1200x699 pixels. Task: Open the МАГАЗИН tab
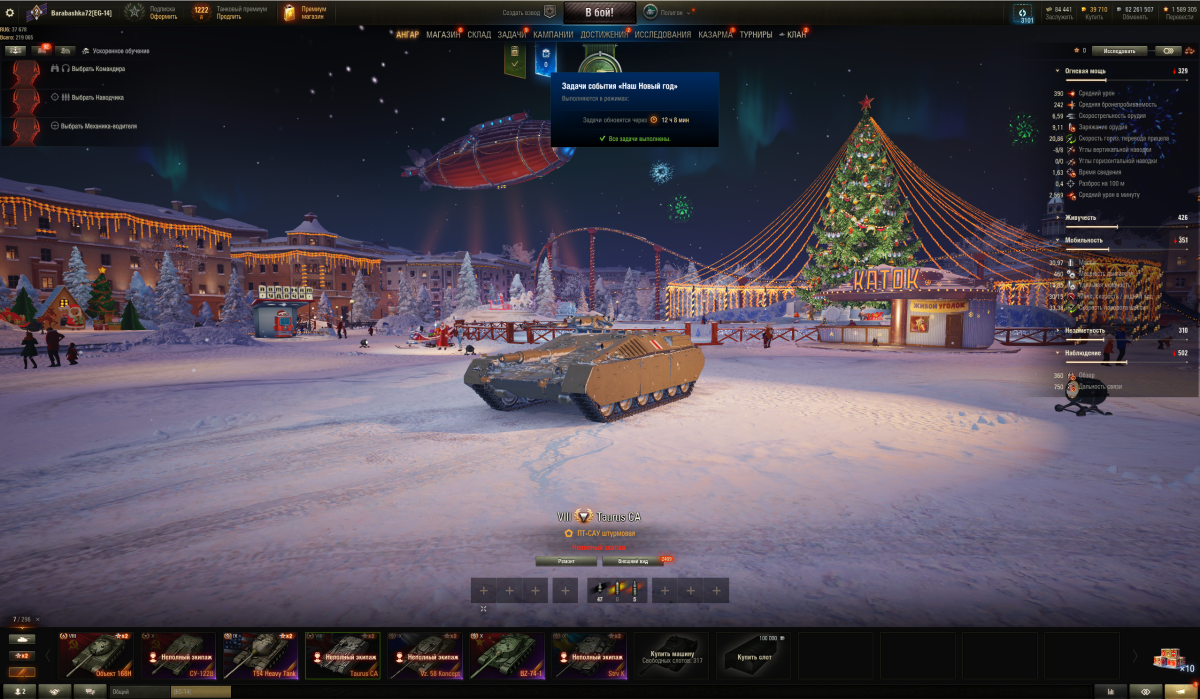click(x=443, y=35)
